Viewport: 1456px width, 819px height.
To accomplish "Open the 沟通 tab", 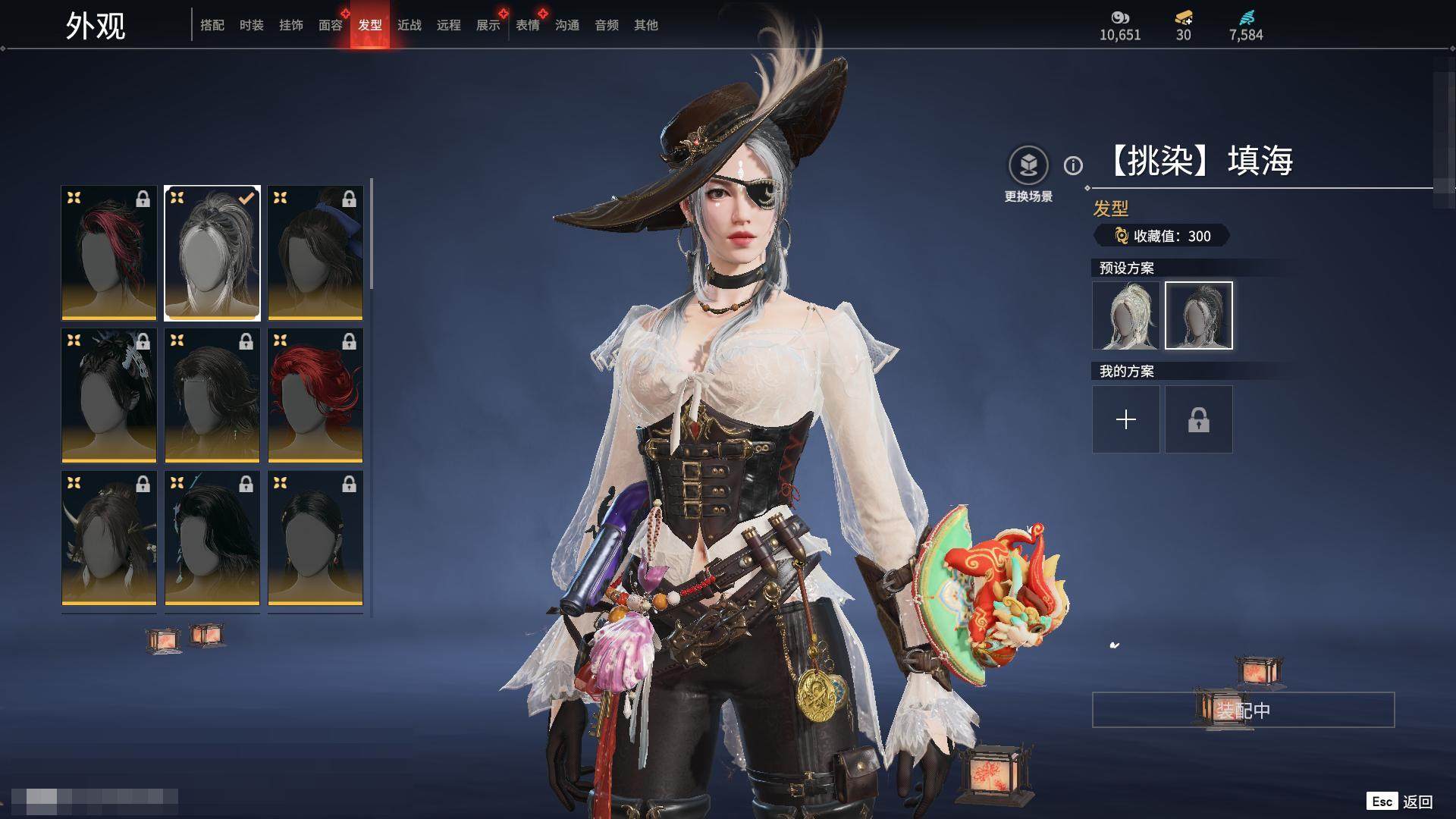I will [x=567, y=25].
